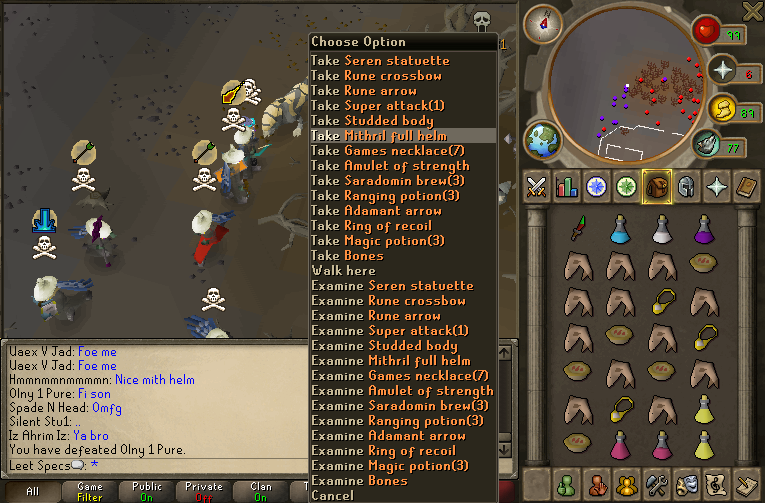Switch to the Game chat tab

pos(90,491)
